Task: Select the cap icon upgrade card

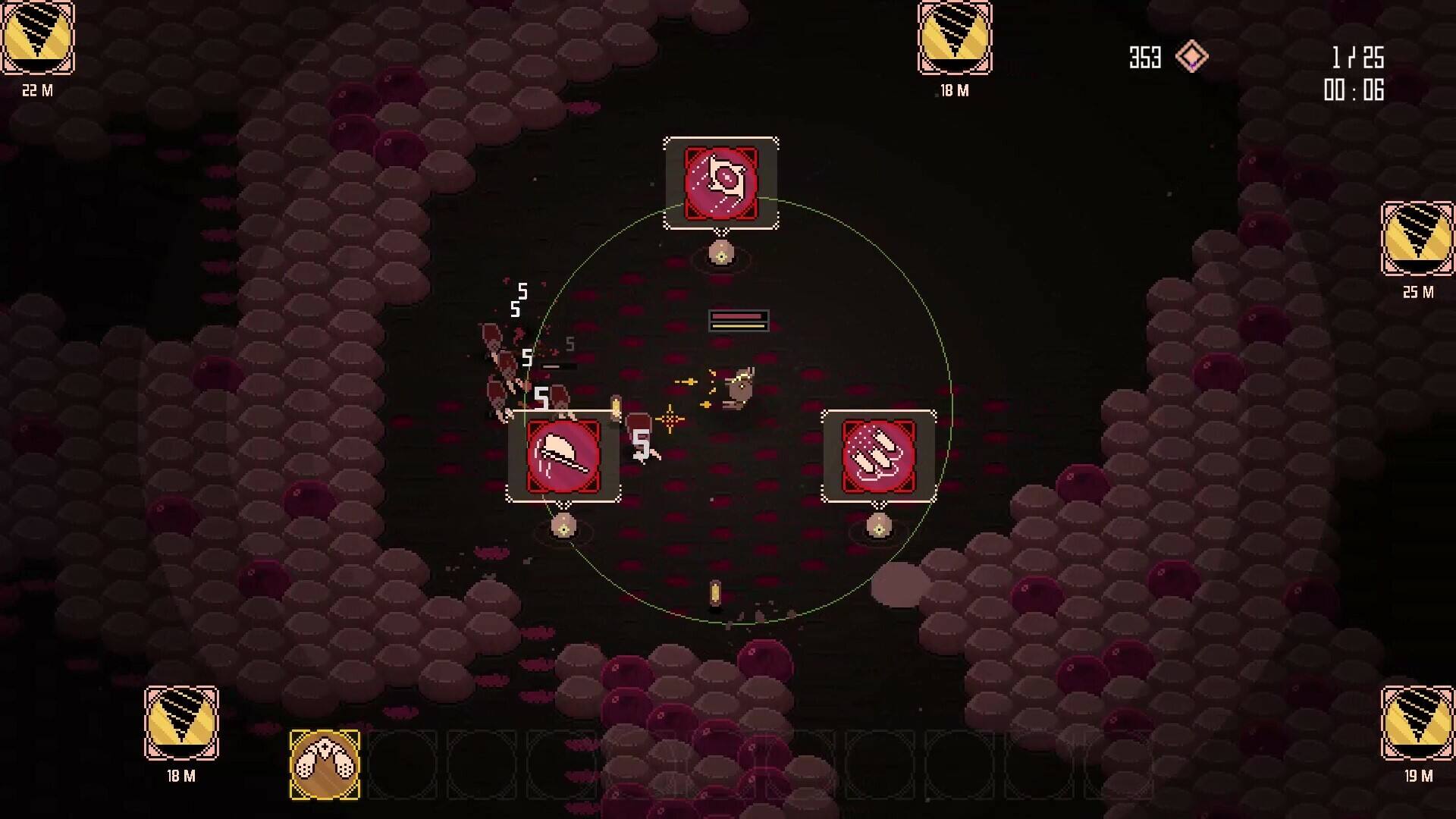Action: [563, 457]
